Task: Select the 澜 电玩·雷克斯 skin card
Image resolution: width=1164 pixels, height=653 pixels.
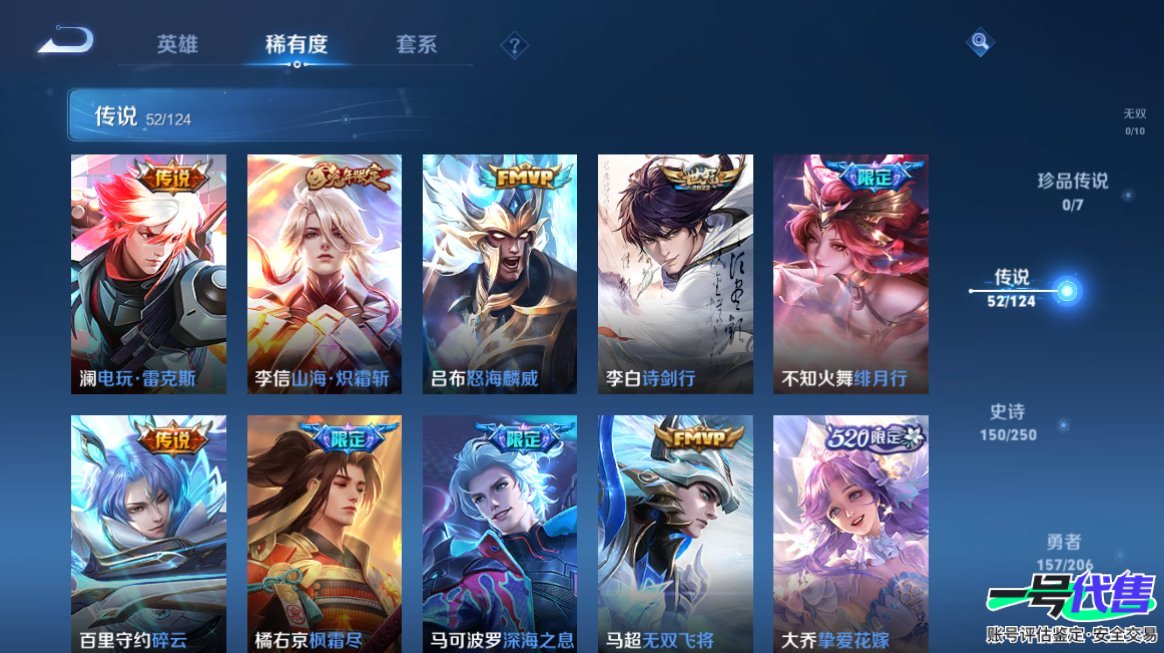Action: tap(148, 273)
